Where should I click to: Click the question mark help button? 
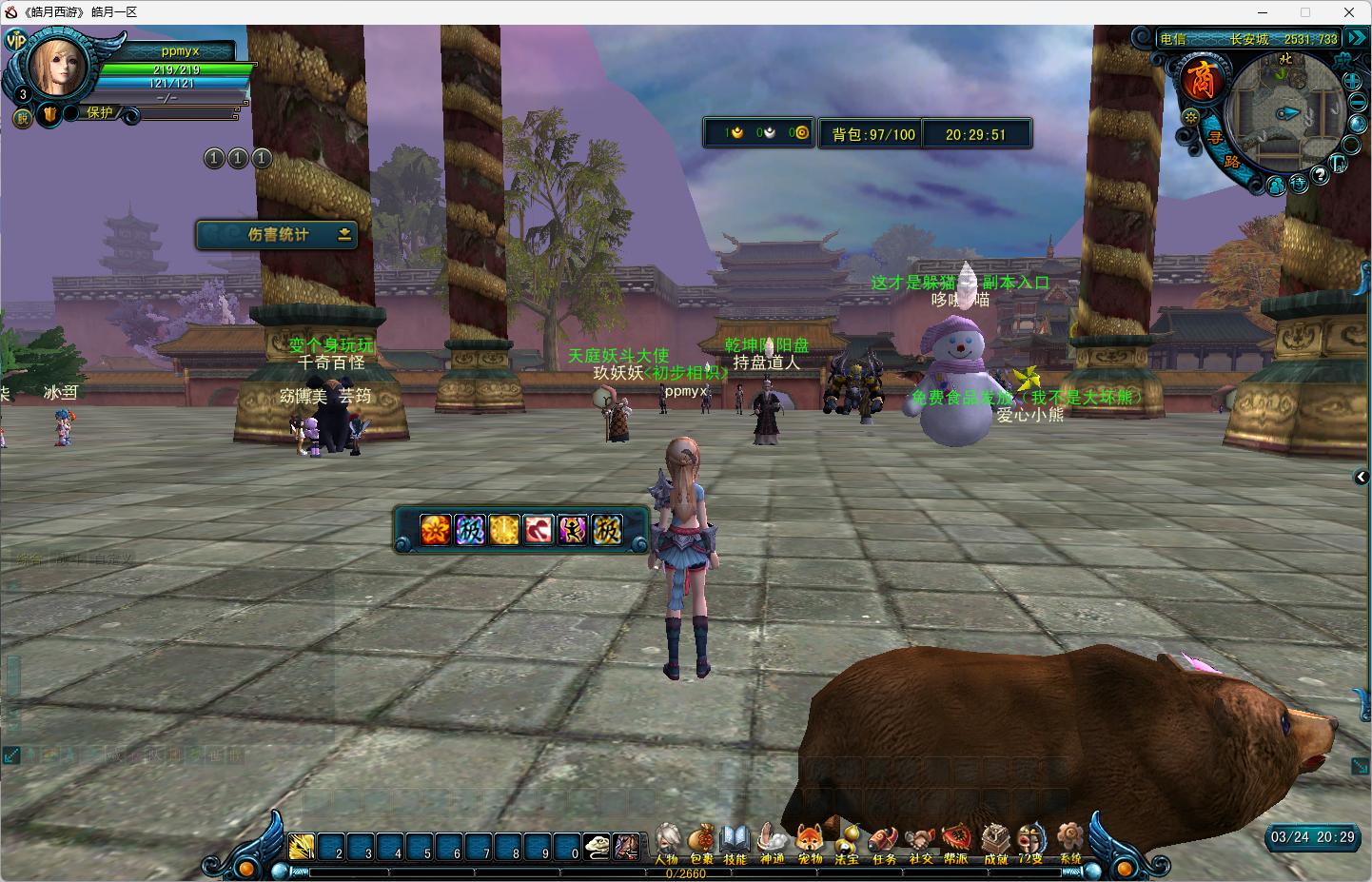coord(1320,175)
